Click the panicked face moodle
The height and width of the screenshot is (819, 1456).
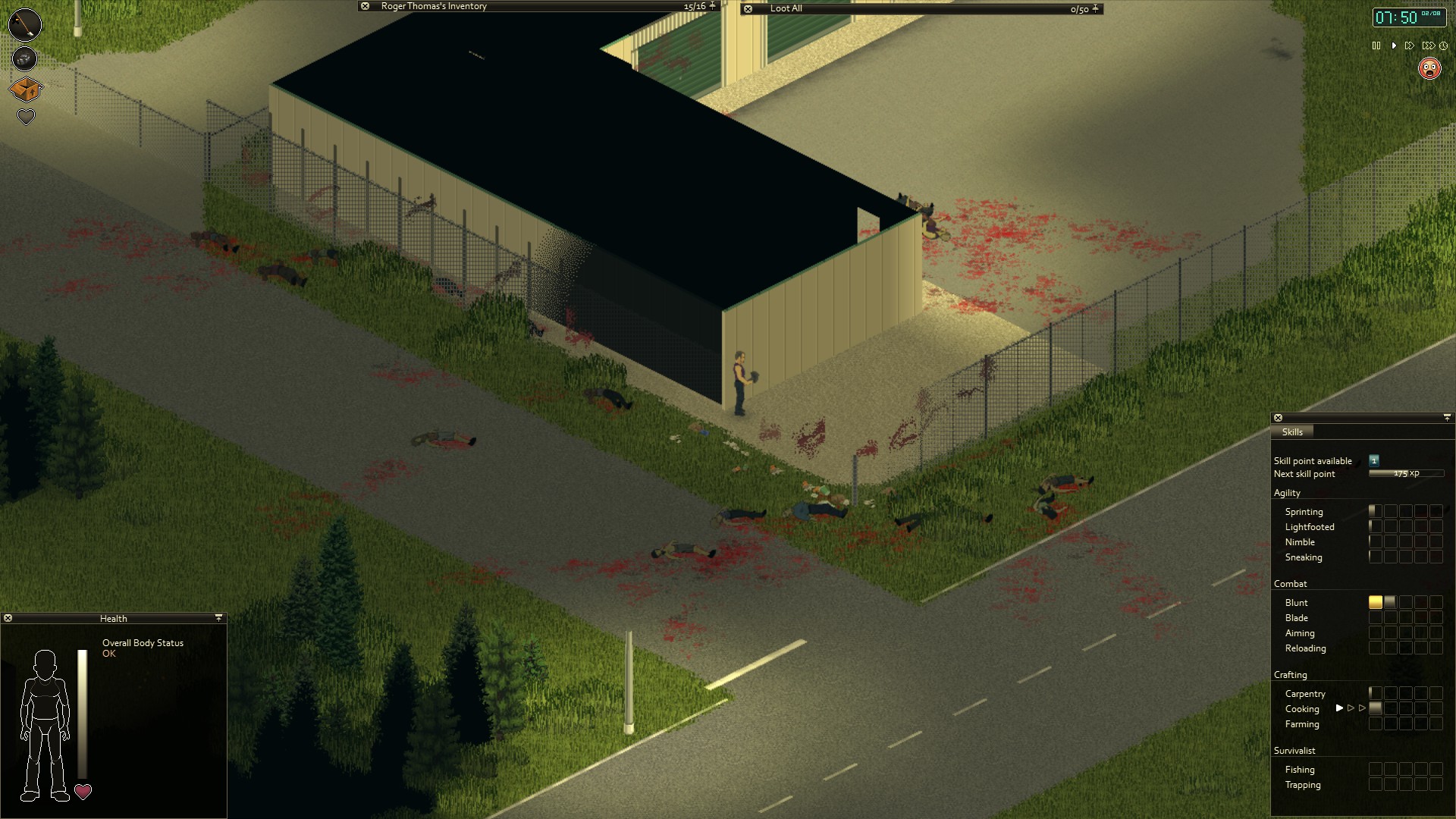[x=1430, y=70]
